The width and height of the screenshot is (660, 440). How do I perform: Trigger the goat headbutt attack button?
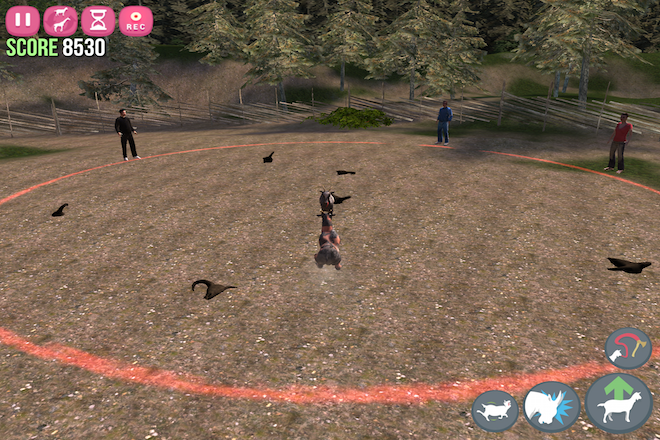(551, 407)
